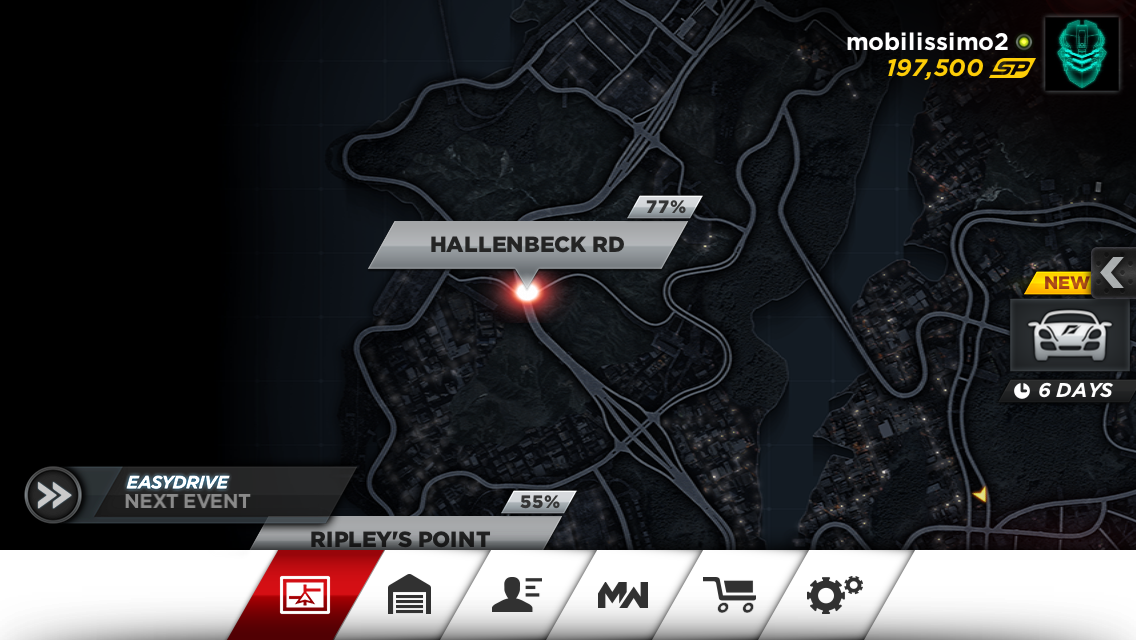Collapse the side panel with arrow
Screen dimensions: 1136x640
[1114, 272]
